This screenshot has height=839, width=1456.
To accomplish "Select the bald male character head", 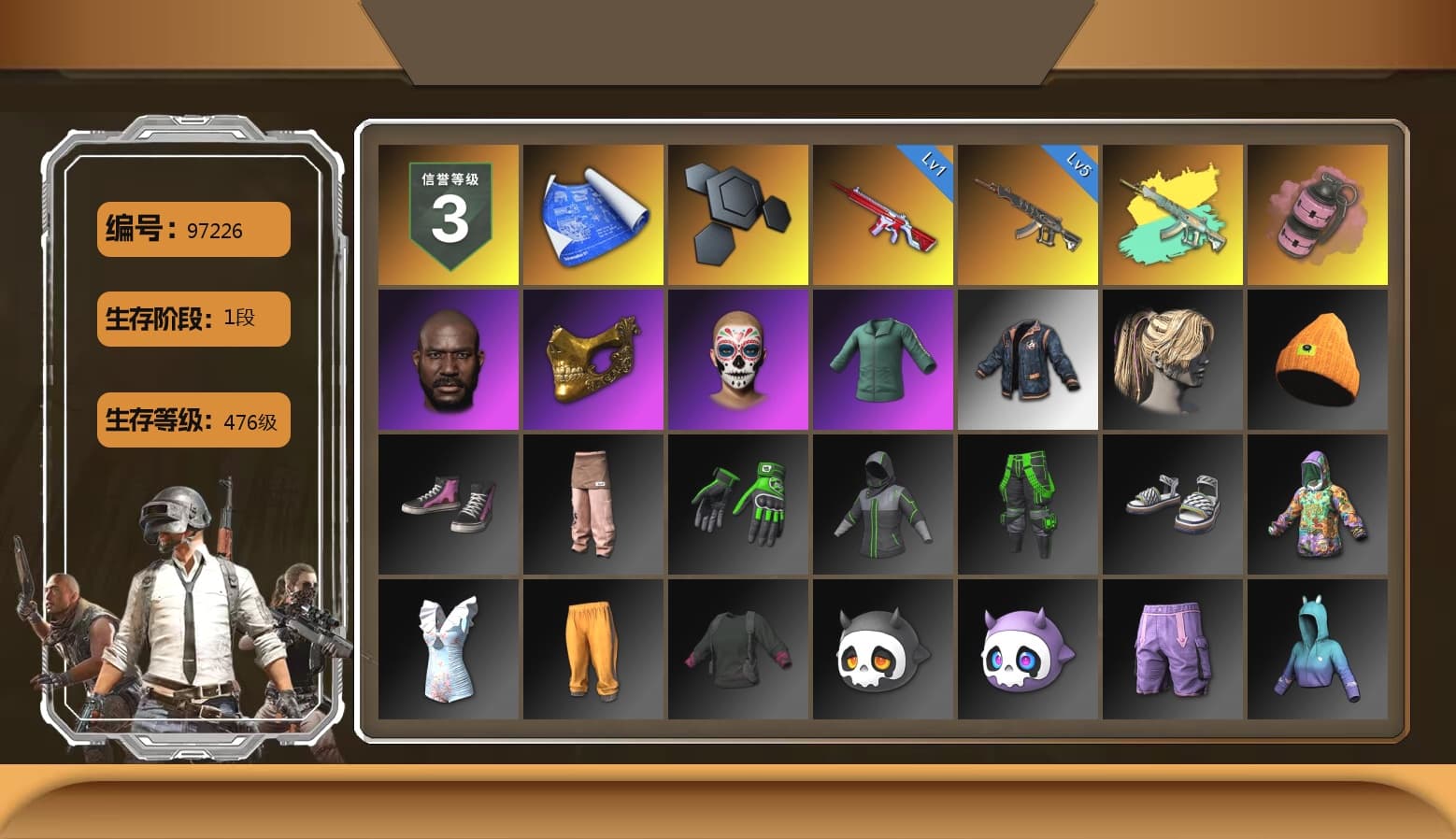I will pyautogui.click(x=447, y=359).
